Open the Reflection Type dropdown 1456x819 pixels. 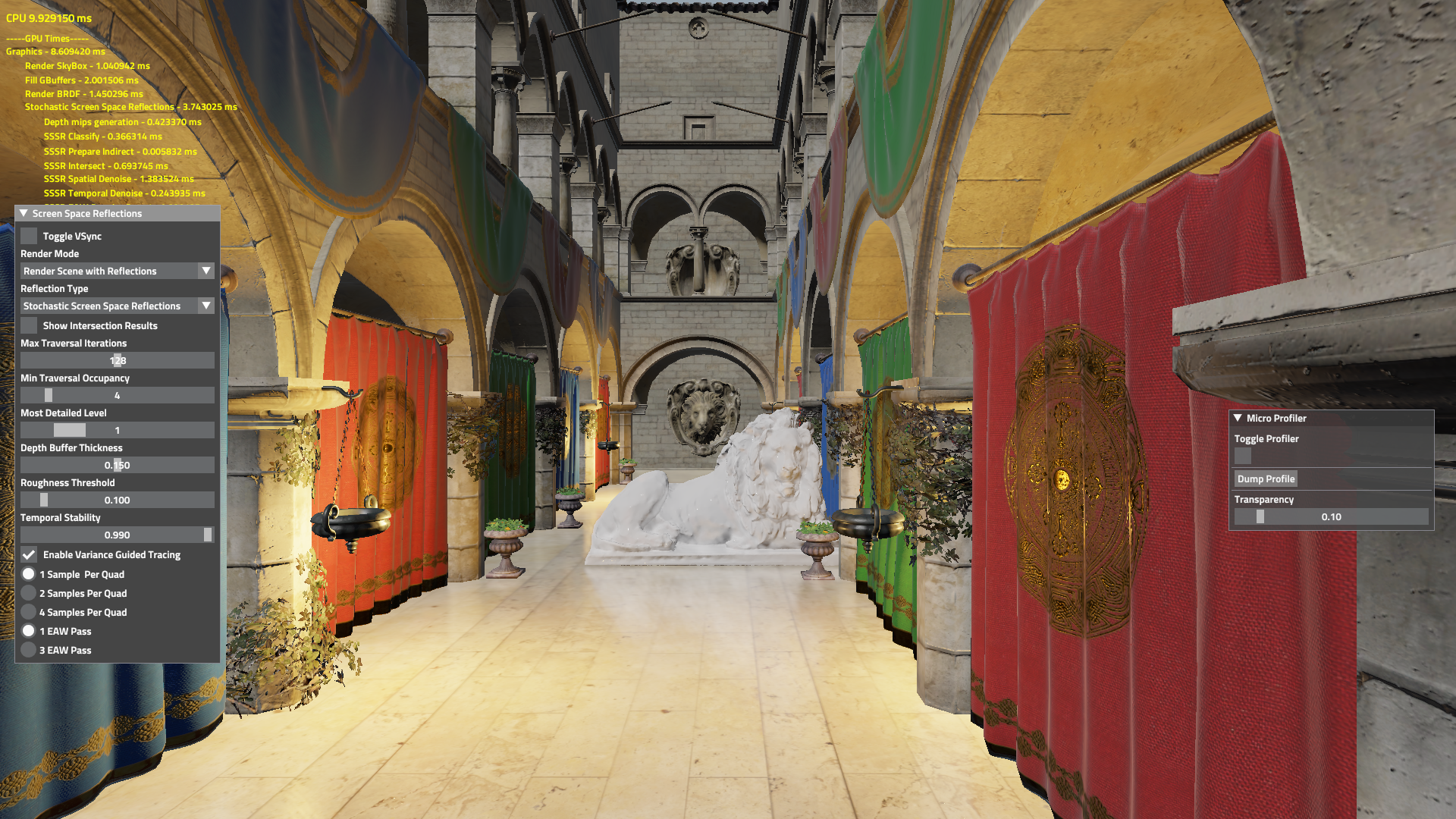click(117, 306)
